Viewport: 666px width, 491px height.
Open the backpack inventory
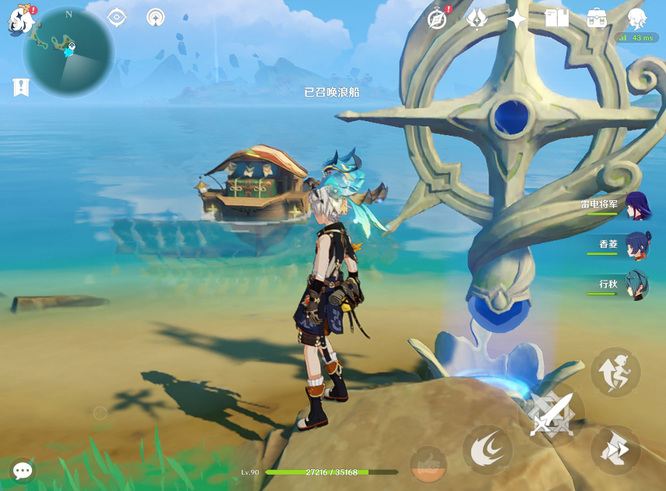coord(597,18)
